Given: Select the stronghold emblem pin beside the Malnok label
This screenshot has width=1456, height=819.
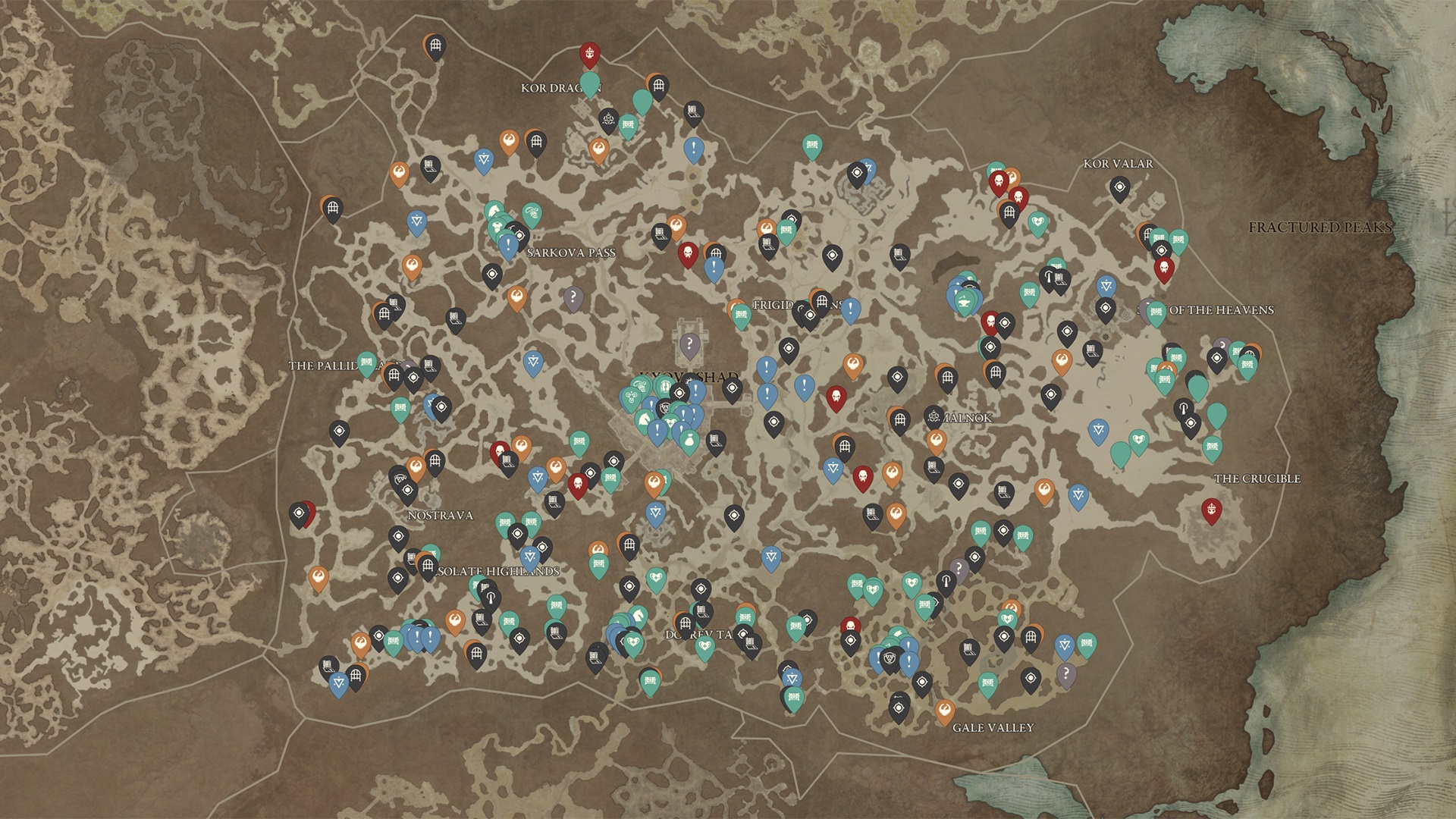Looking at the screenshot, I should point(934,416).
